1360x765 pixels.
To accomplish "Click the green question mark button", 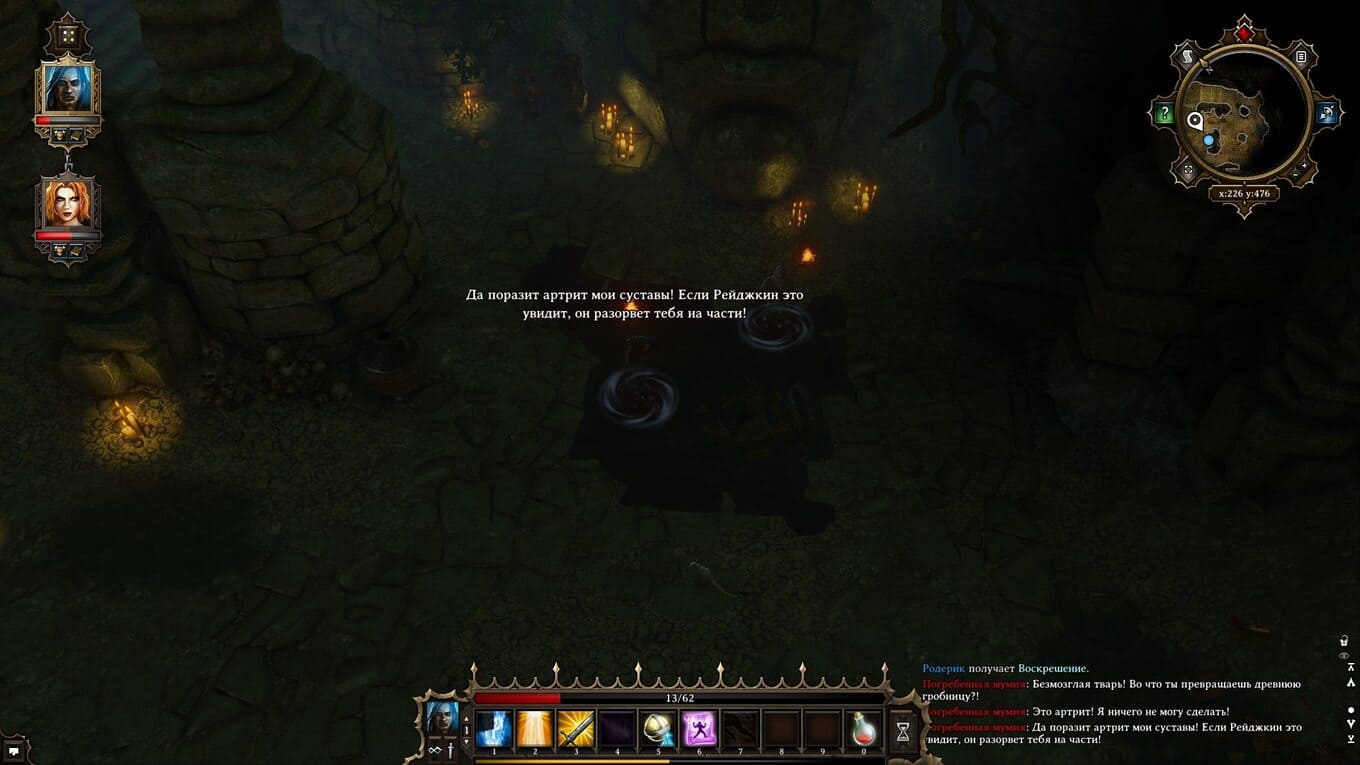I will [x=1164, y=114].
